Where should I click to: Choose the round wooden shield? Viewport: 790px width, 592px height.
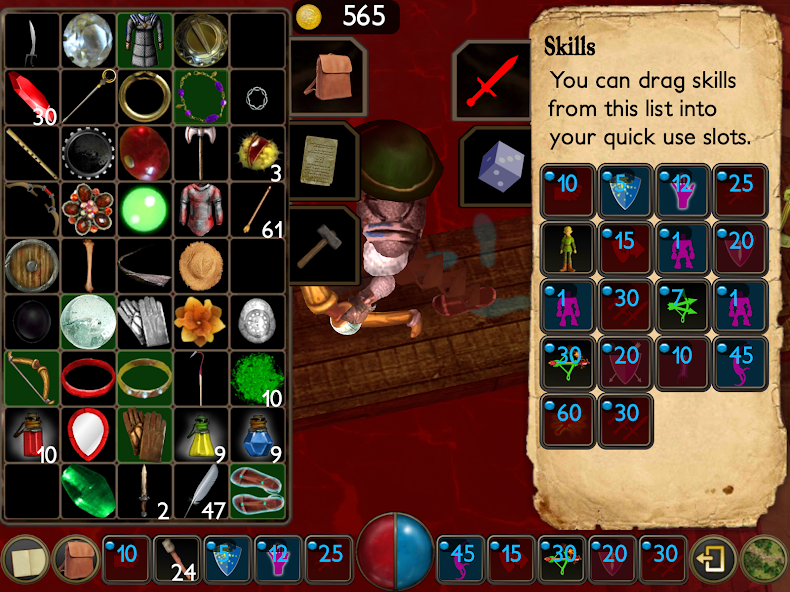point(31,265)
